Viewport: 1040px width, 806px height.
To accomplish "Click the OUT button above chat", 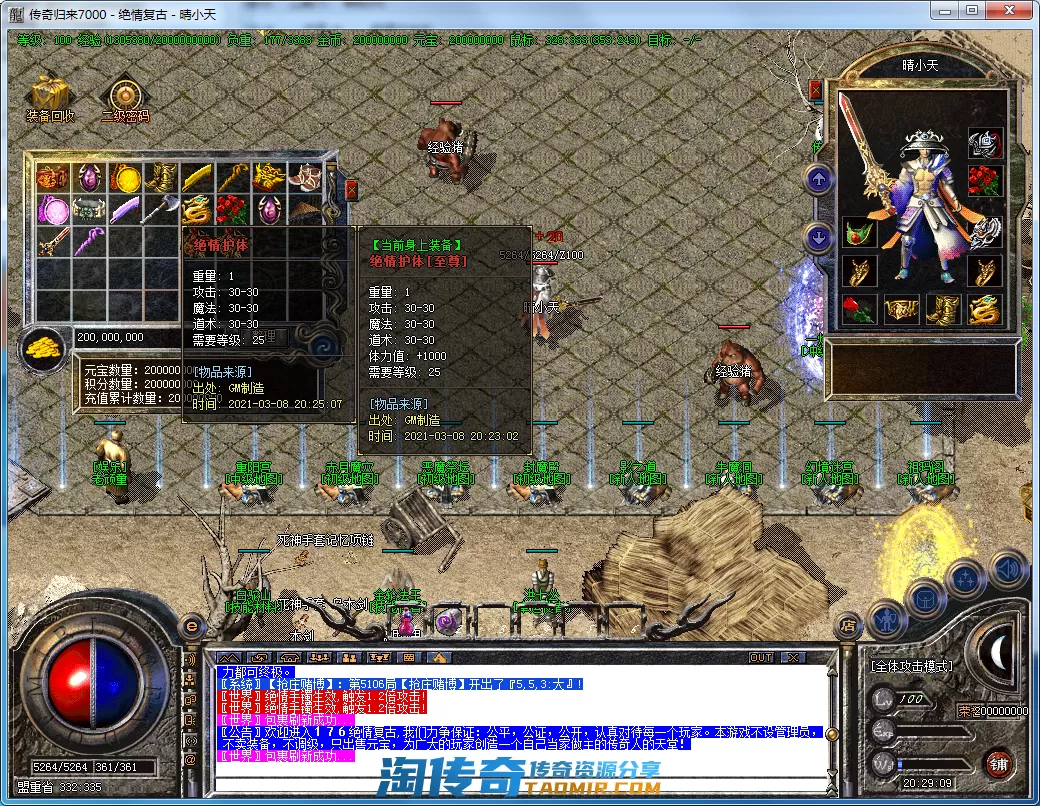I will [761, 657].
